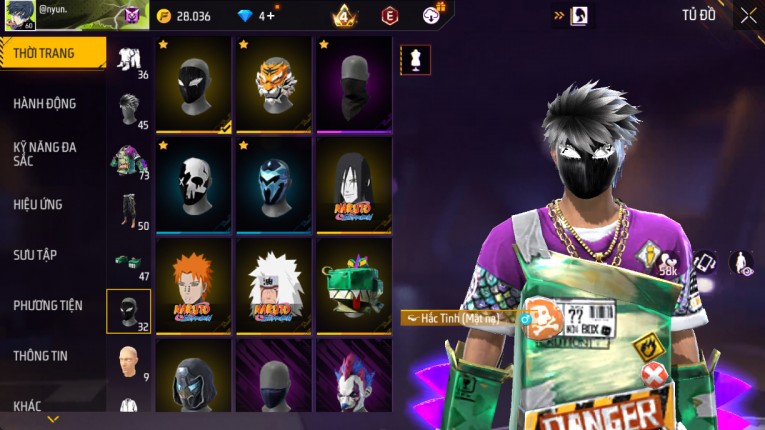The image size is (765, 430).
Task: Close the wardrobe with the X button
Action: click(x=748, y=15)
